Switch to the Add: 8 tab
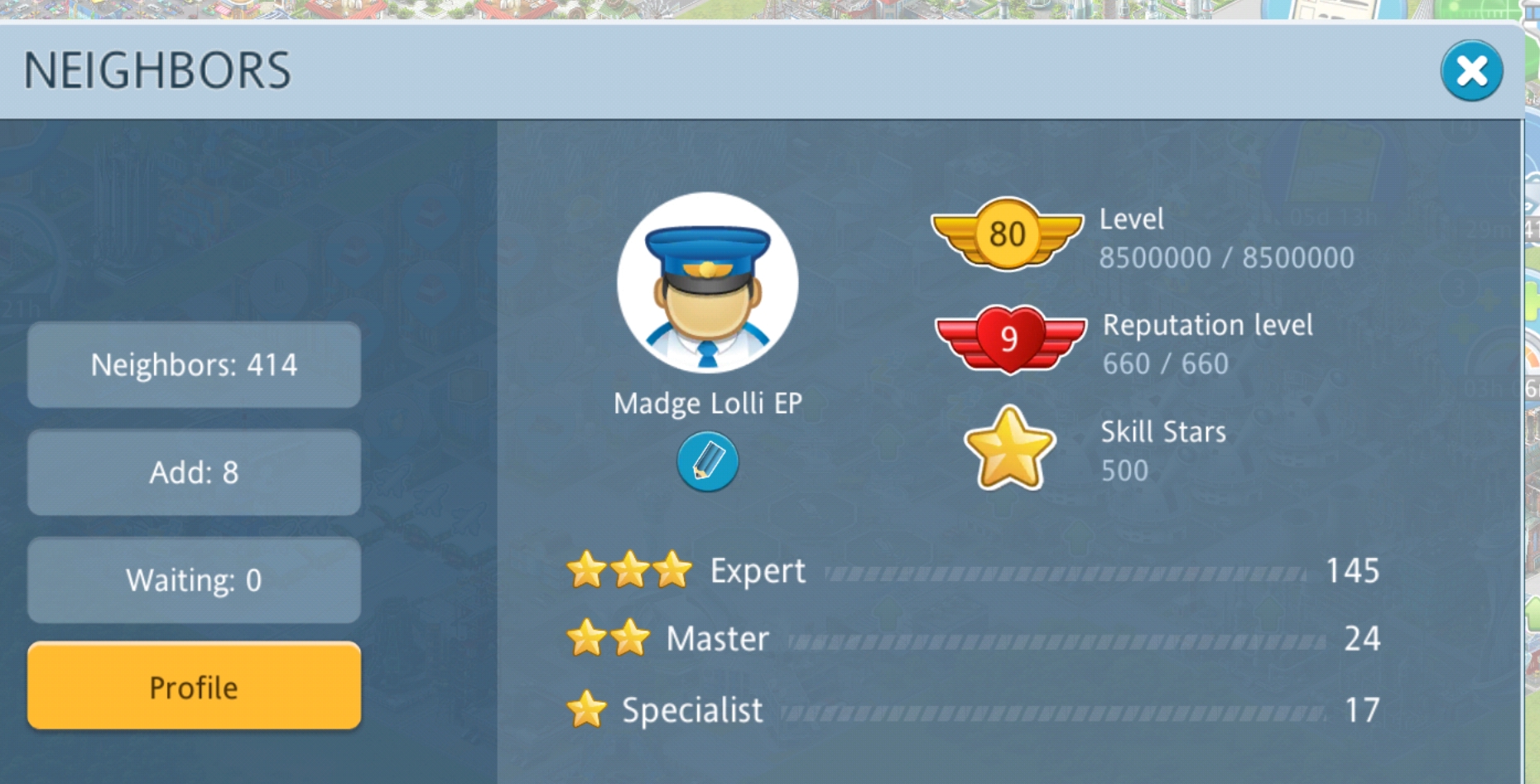The image size is (1540, 784). click(x=194, y=473)
